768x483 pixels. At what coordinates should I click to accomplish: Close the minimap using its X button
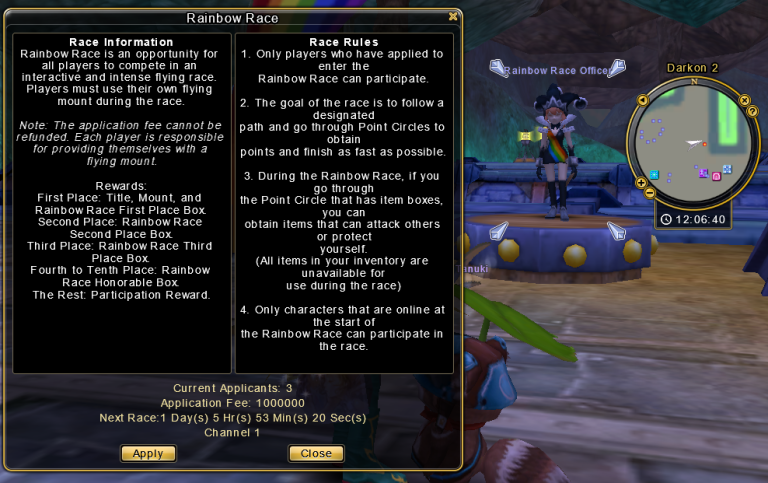pyautogui.click(x=744, y=99)
